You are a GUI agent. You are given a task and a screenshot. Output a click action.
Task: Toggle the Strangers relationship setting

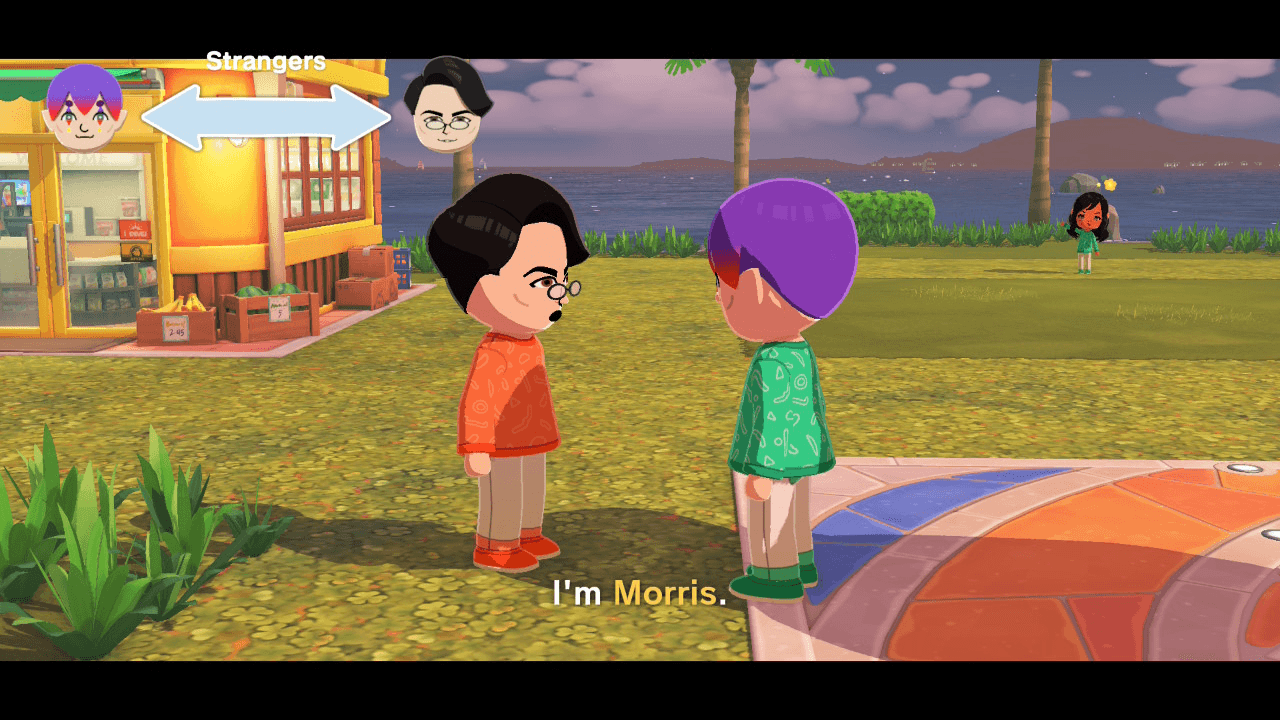point(265,60)
